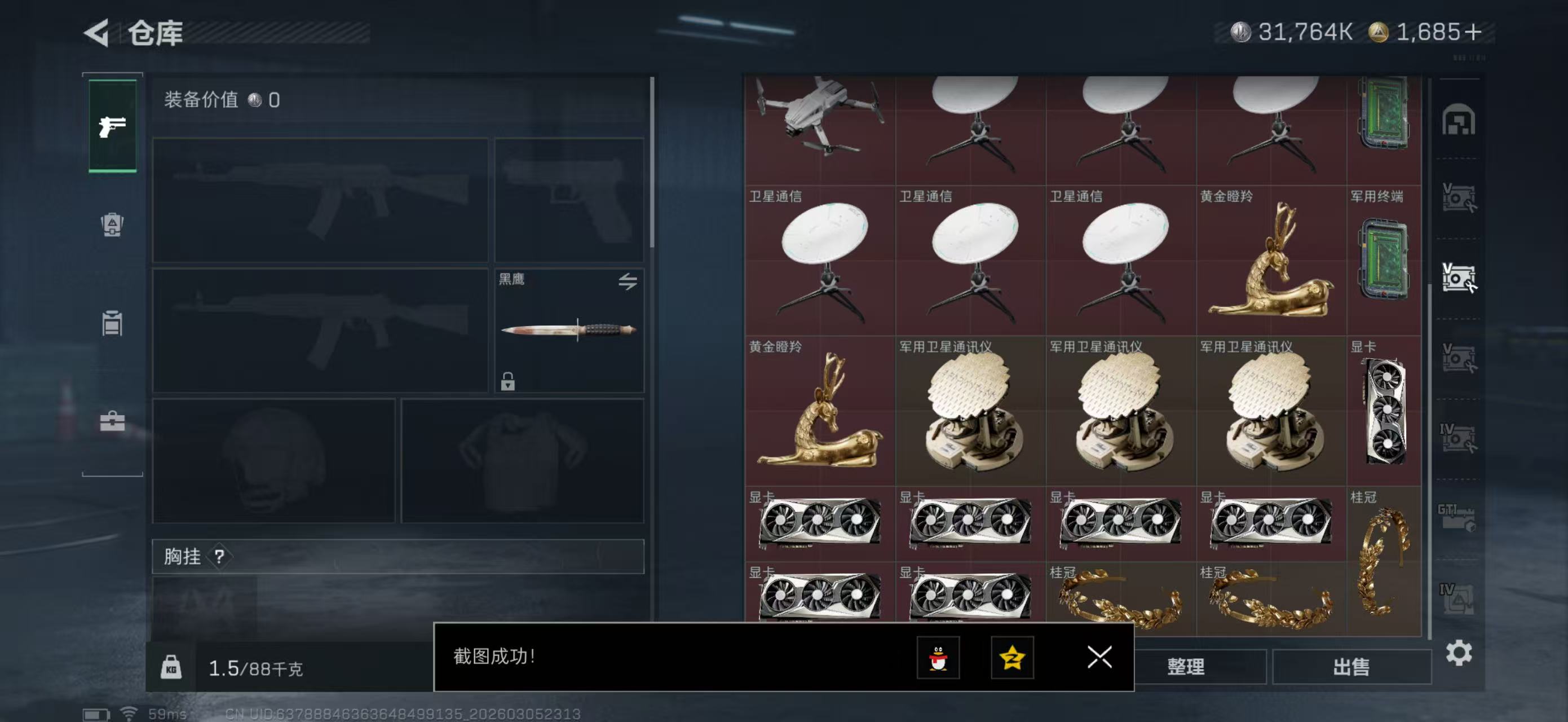Click the 整理 sort button
1568x722 pixels.
(1186, 667)
